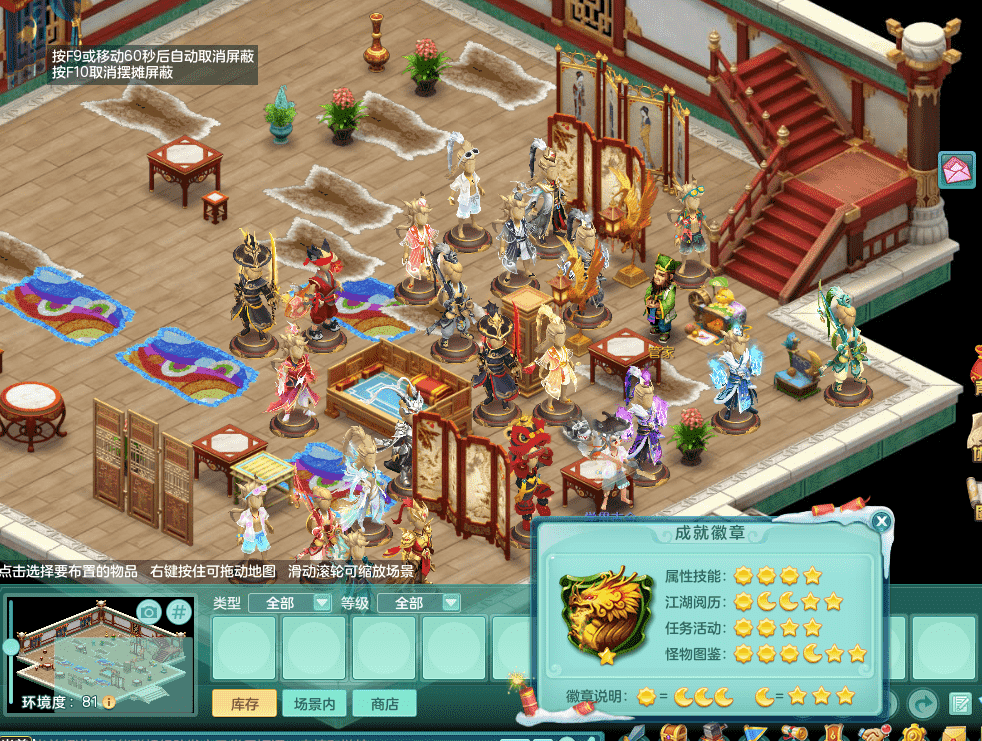Screen dimensions: 982x741
Task: Toggle the grid (#) button on minimap
Action: 178,612
